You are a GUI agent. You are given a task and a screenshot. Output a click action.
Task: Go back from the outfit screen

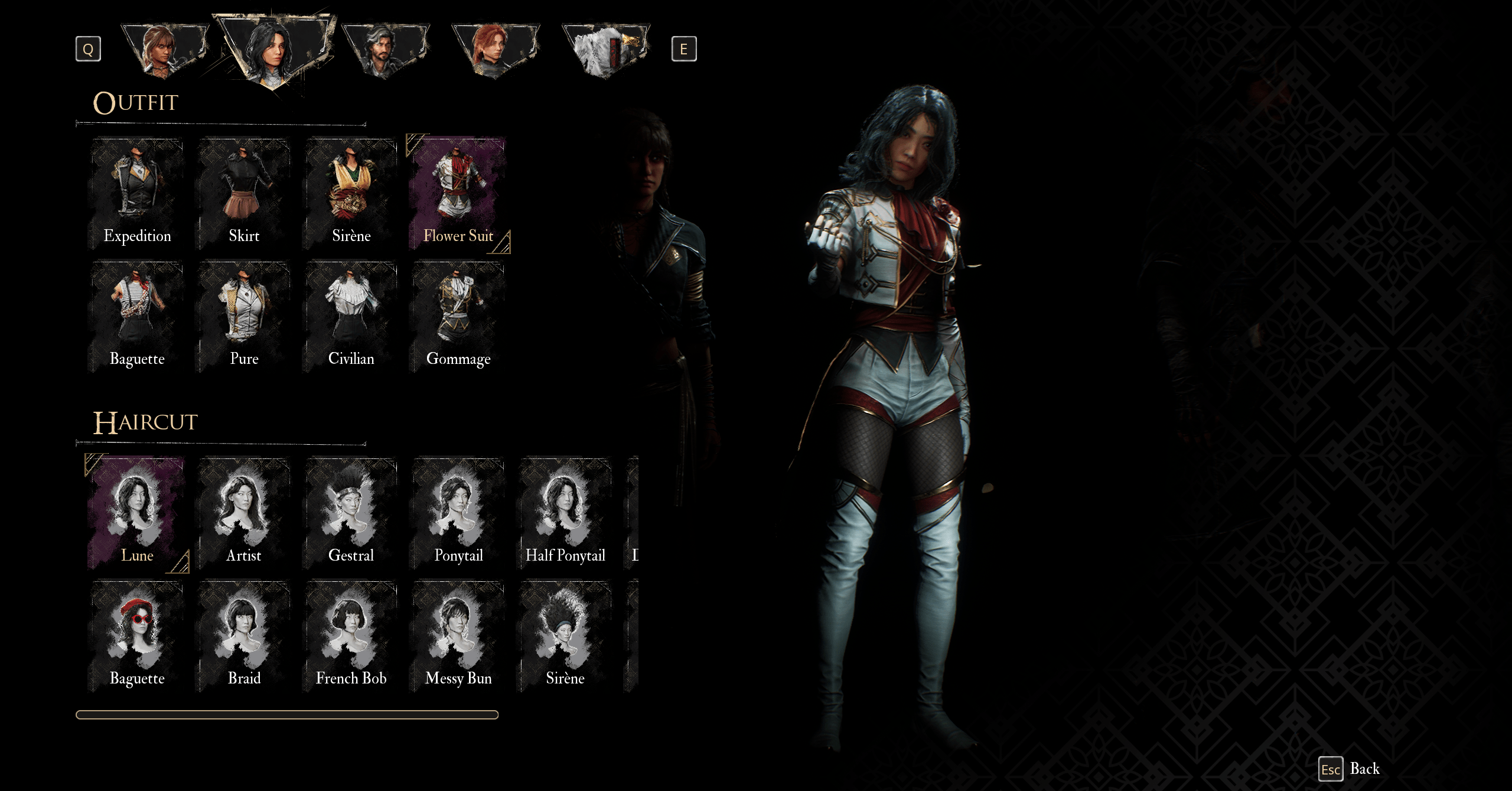1350,769
